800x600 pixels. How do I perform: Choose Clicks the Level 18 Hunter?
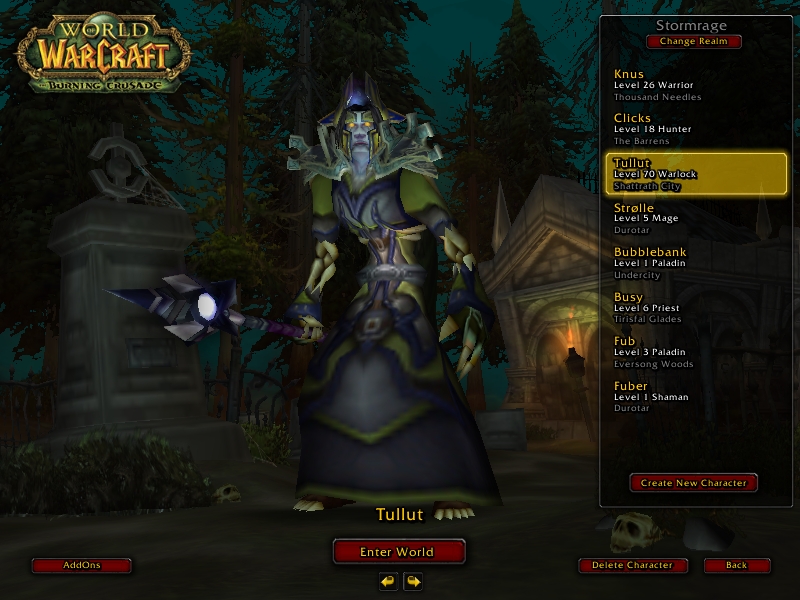(697, 129)
